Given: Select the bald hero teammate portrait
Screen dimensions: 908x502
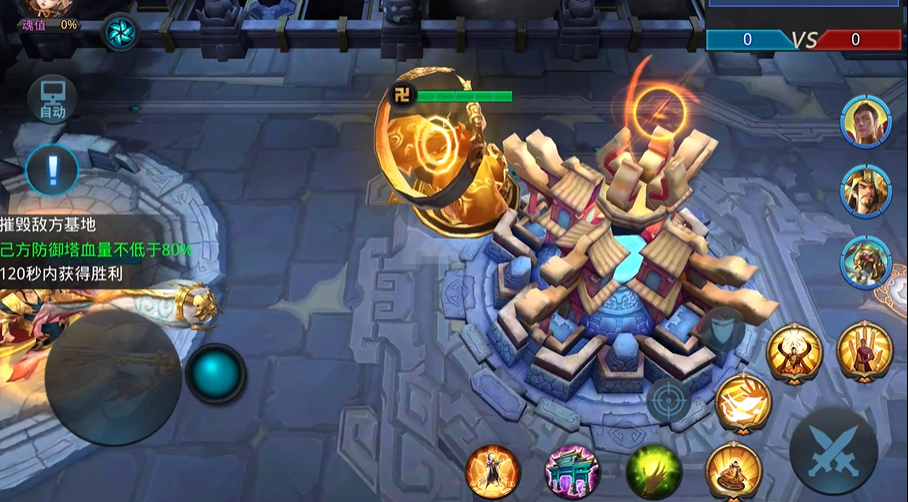Looking at the screenshot, I should [x=865, y=122].
